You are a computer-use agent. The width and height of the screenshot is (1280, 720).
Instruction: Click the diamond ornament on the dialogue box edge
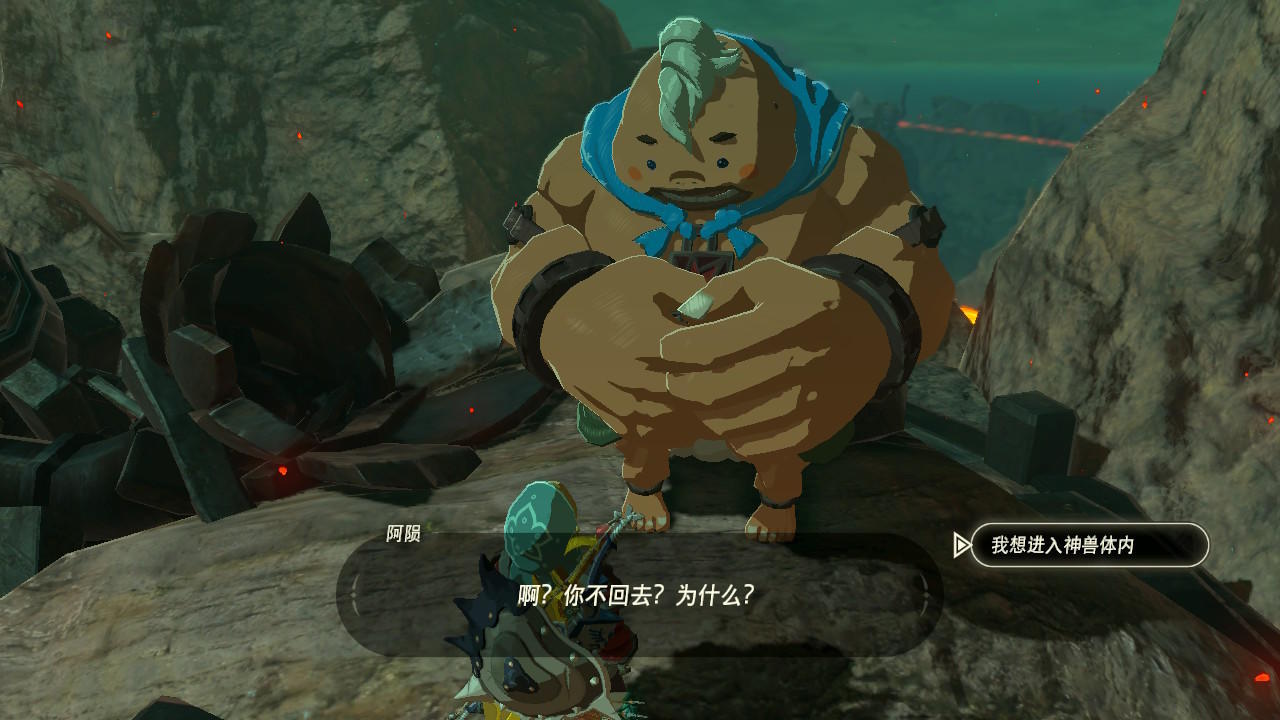(x=352, y=596)
